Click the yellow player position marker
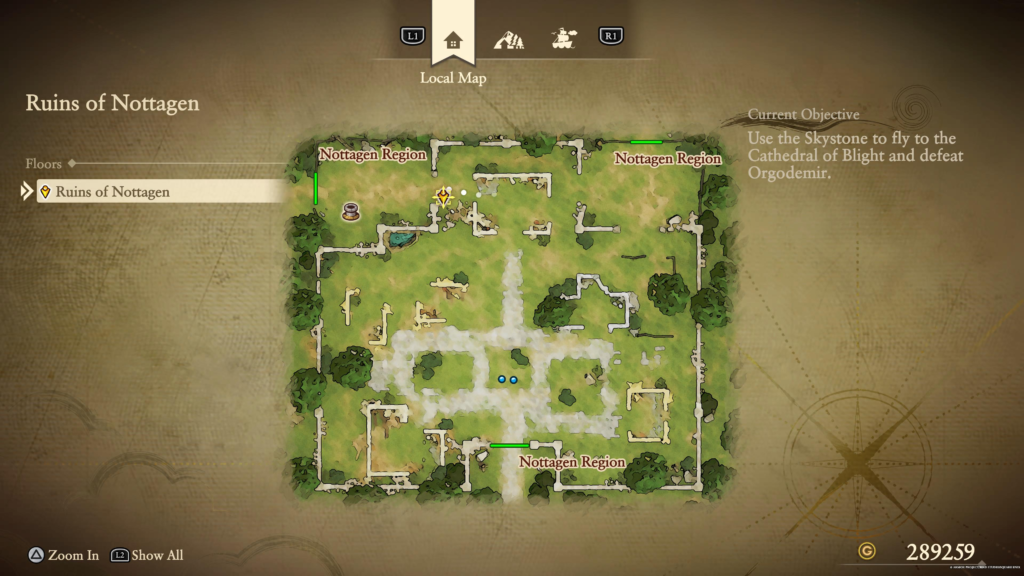 pos(443,196)
